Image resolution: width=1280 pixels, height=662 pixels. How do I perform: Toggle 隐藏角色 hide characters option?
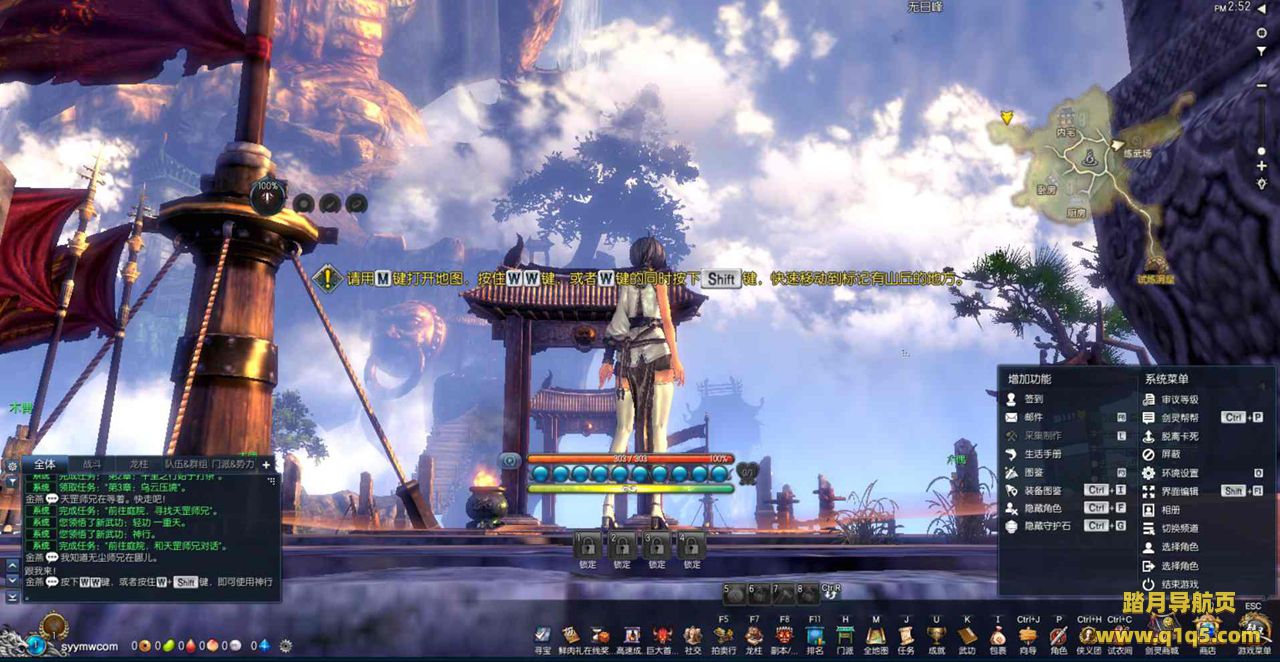[x=1042, y=508]
